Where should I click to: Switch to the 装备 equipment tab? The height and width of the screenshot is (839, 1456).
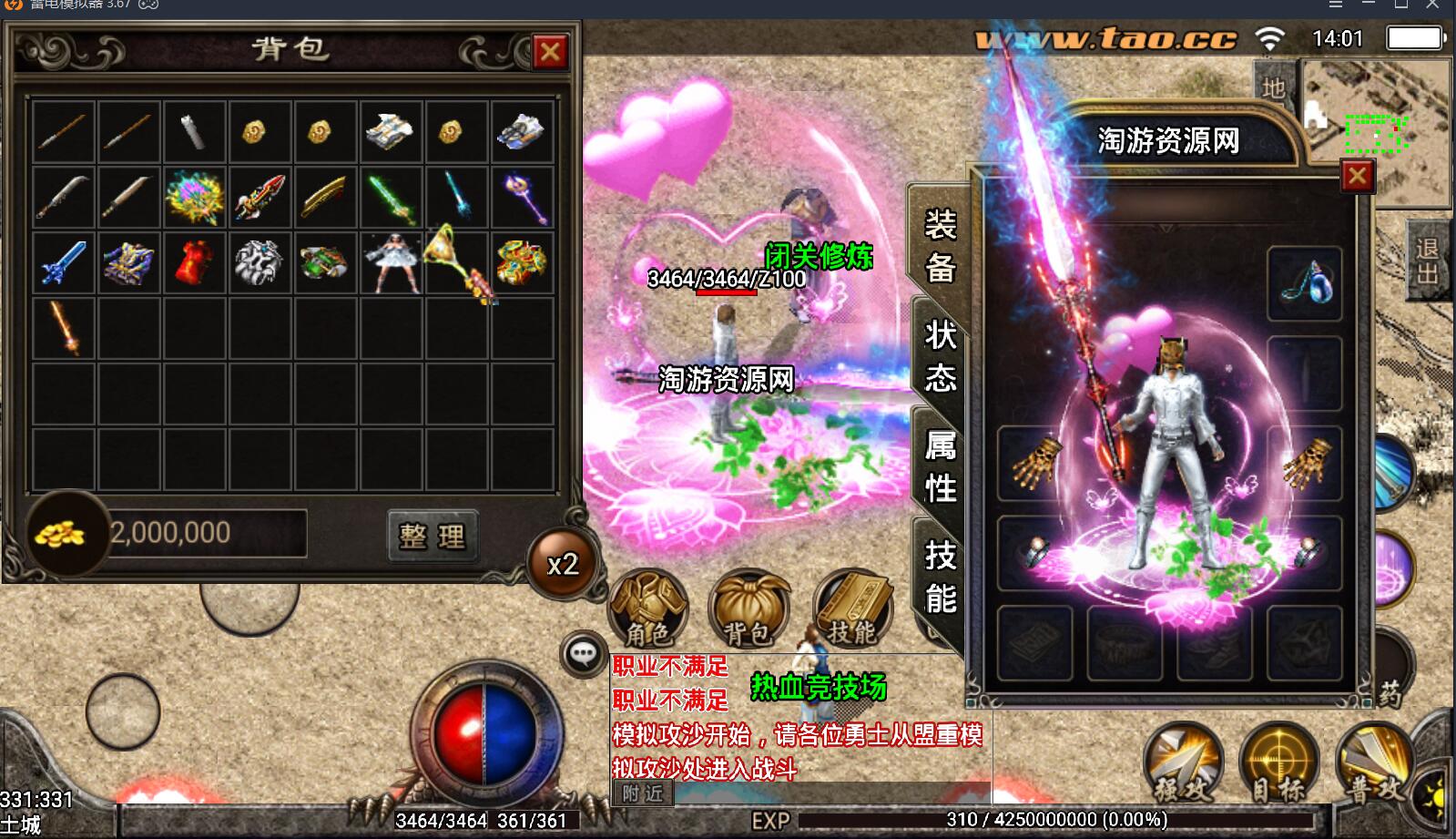coord(939,246)
